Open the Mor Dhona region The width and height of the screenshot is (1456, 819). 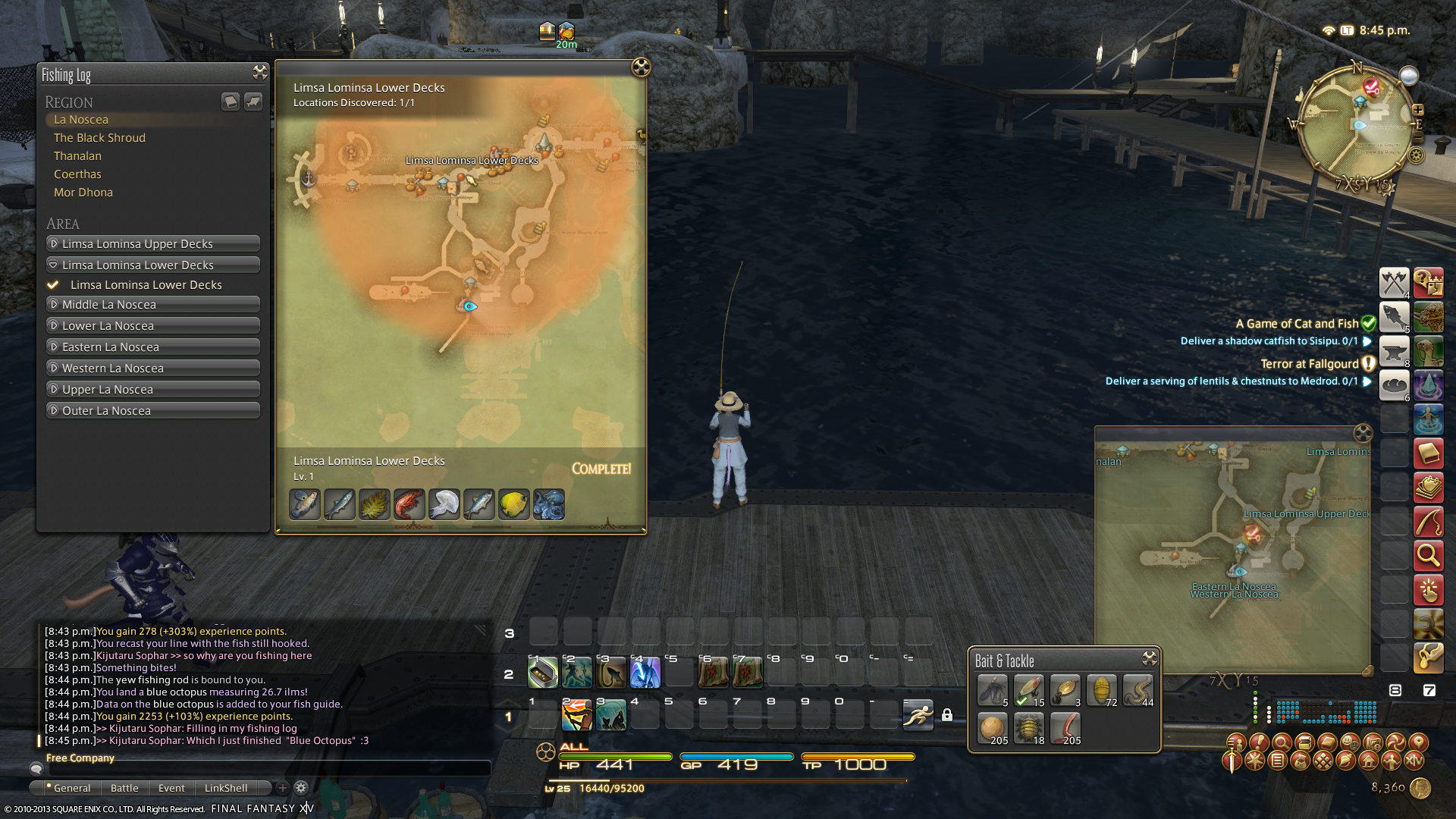[x=83, y=193]
